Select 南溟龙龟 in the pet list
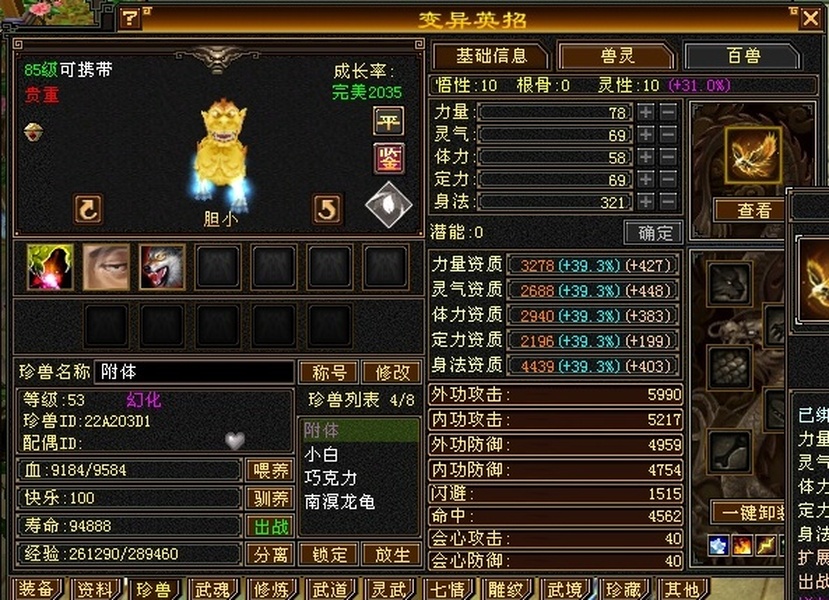829x600 pixels. click(x=339, y=502)
